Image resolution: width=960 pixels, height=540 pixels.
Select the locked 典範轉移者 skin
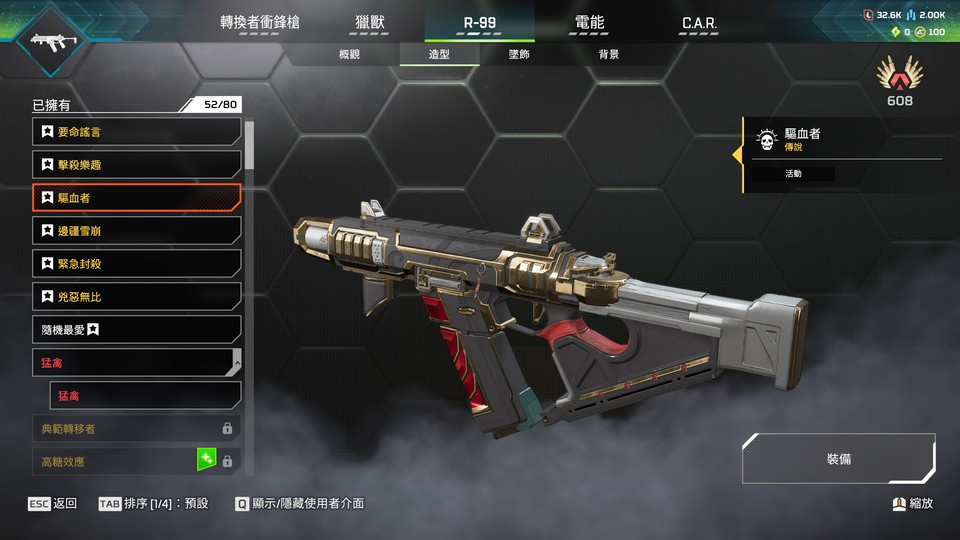(136, 428)
